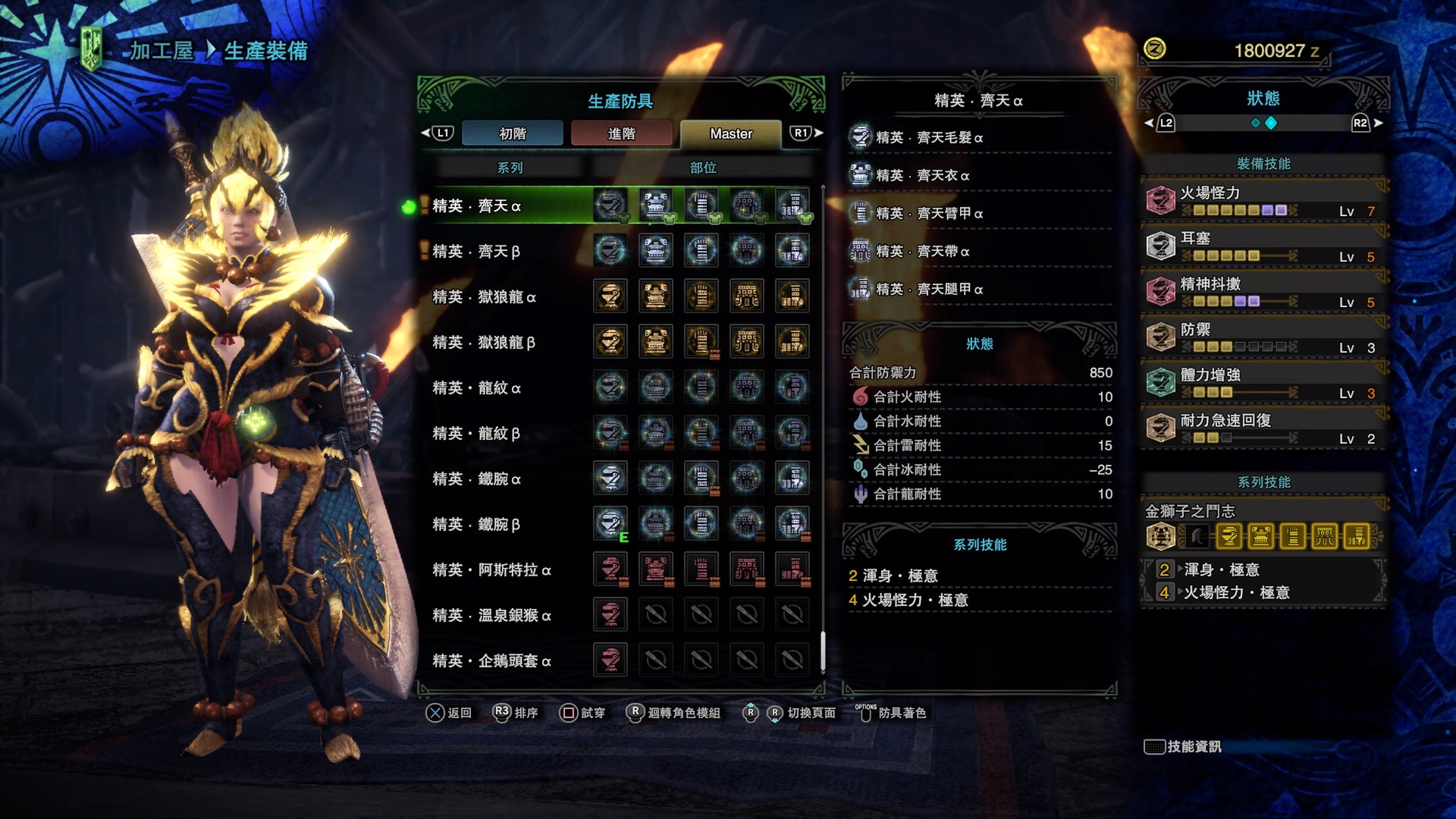Choose the 精英．龍紋α armor series
1456x819 pixels.
476,388
